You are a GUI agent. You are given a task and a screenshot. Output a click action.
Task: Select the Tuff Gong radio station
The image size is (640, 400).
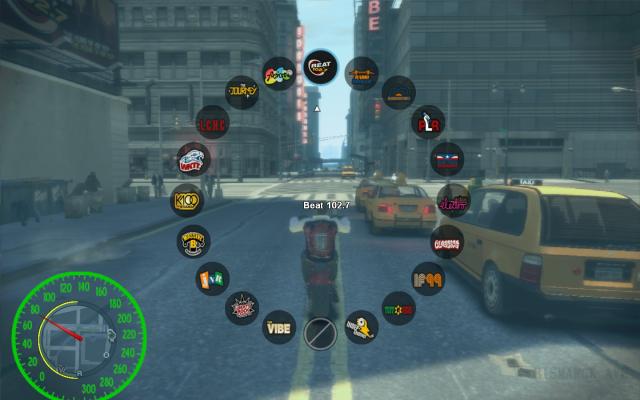click(399, 304)
